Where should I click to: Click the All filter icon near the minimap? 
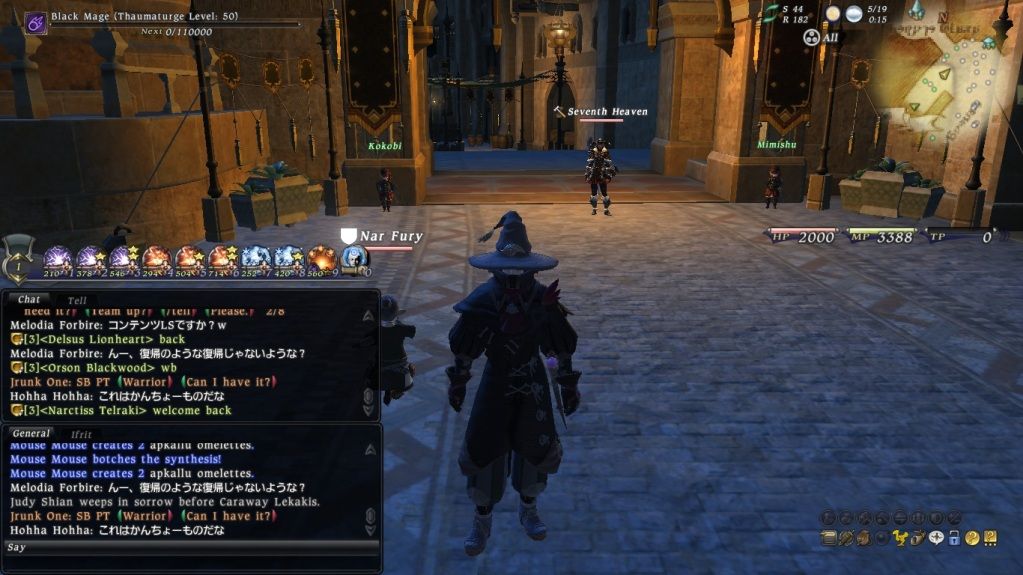(x=814, y=38)
